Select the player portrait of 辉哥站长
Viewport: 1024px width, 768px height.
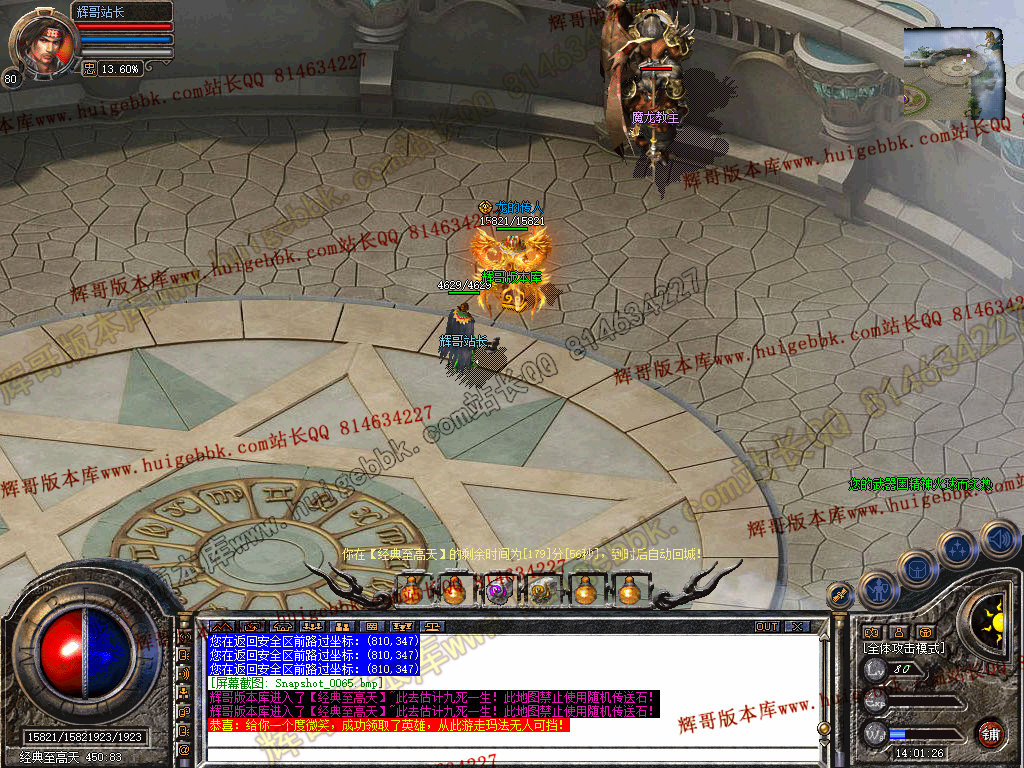(x=40, y=42)
